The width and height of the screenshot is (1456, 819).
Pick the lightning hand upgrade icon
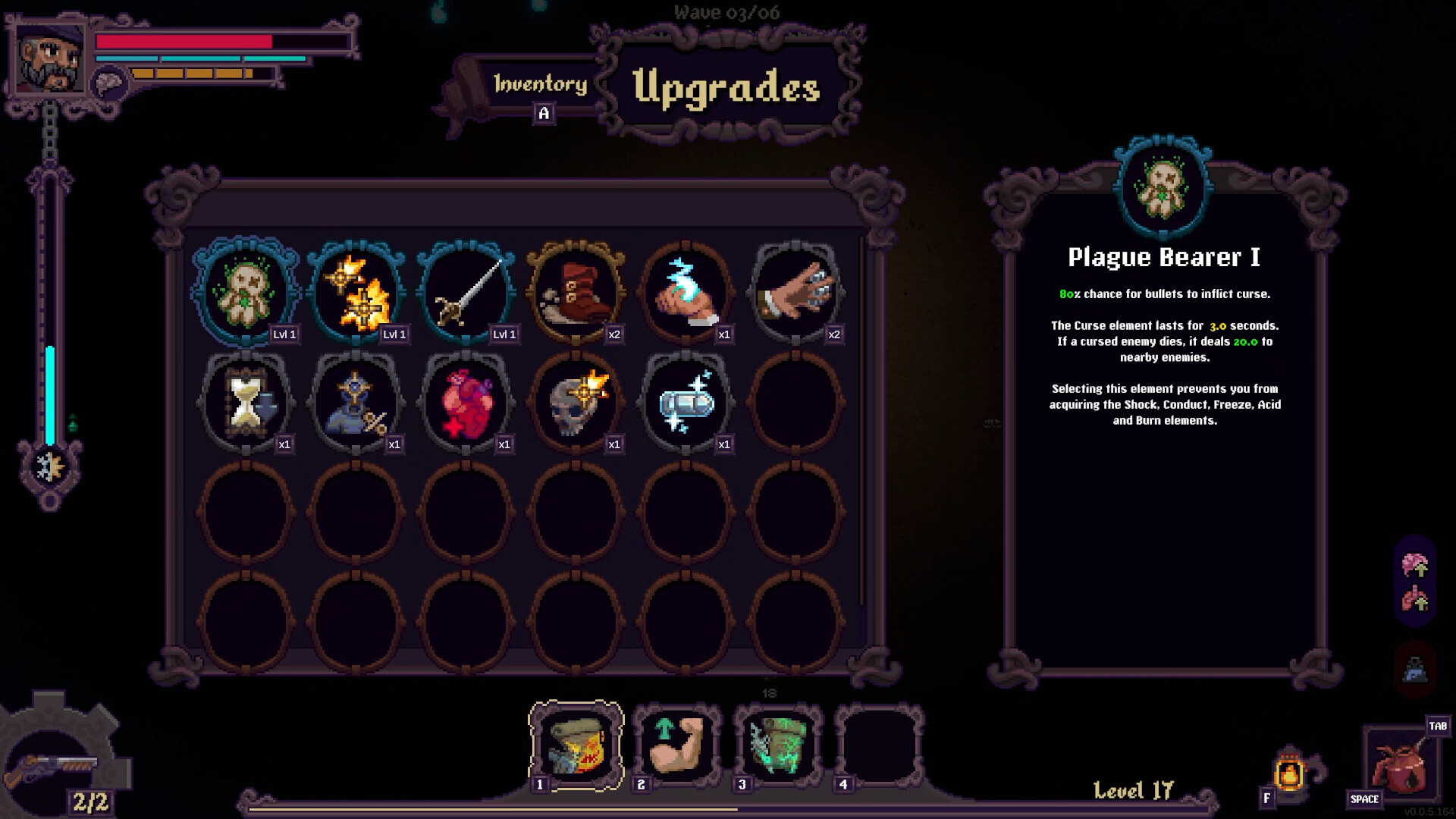click(686, 292)
